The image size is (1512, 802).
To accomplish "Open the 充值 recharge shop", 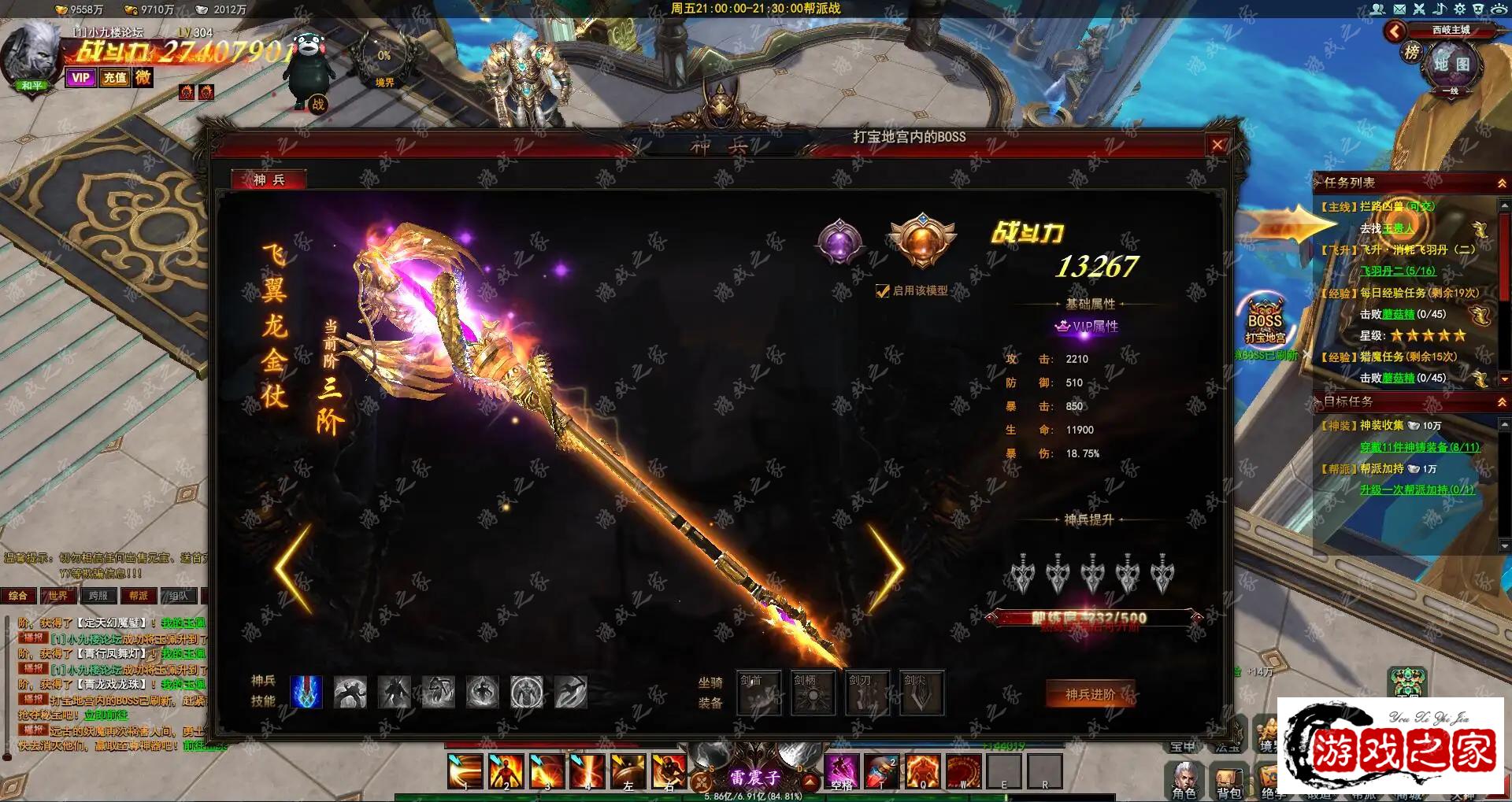I will (x=115, y=78).
